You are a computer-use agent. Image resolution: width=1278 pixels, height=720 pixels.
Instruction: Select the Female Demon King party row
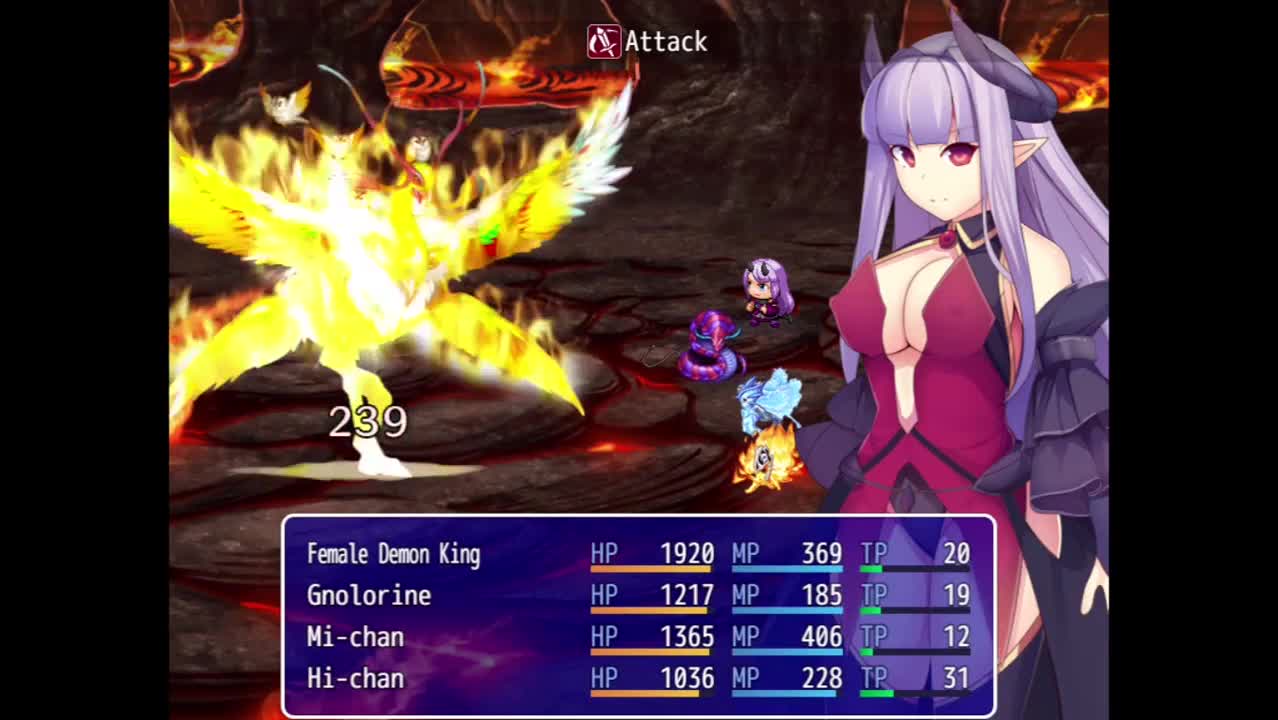(x=394, y=554)
